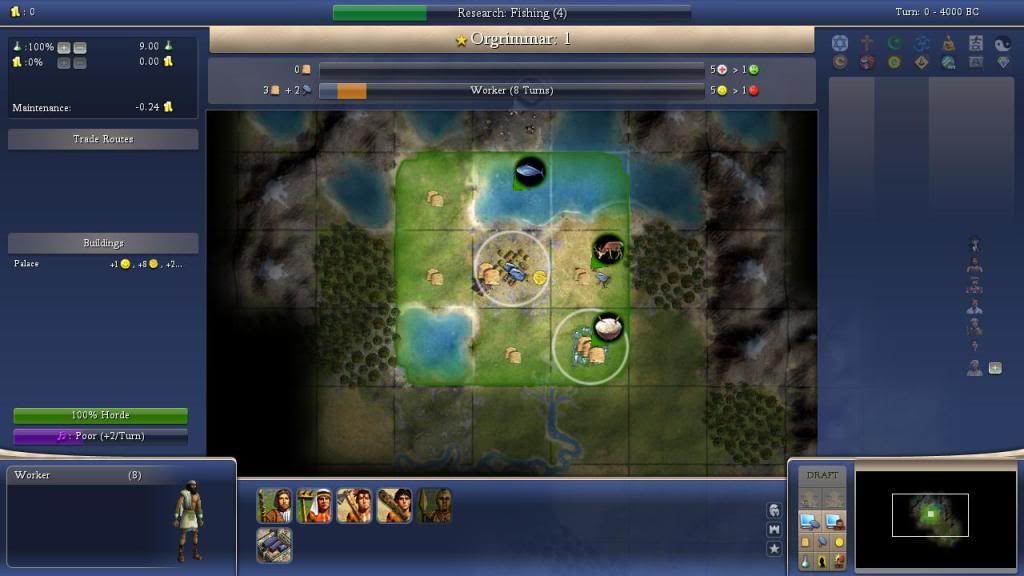Increase the research rate with the plus button
The image size is (1024, 576).
(x=64, y=47)
